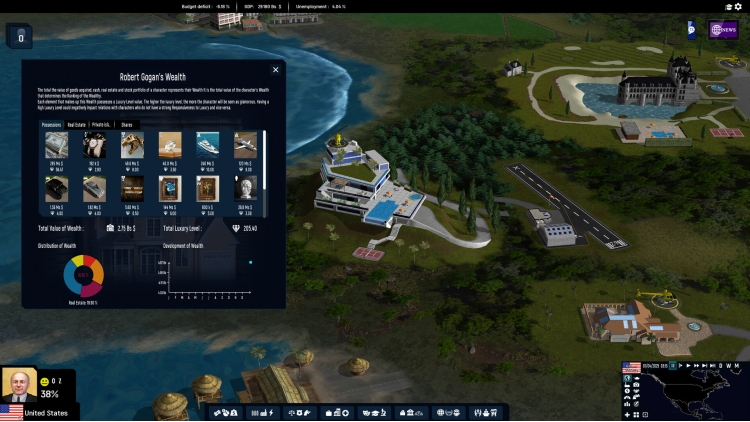Click the black sports car possession
The height and width of the screenshot is (422, 750).
tap(57, 188)
